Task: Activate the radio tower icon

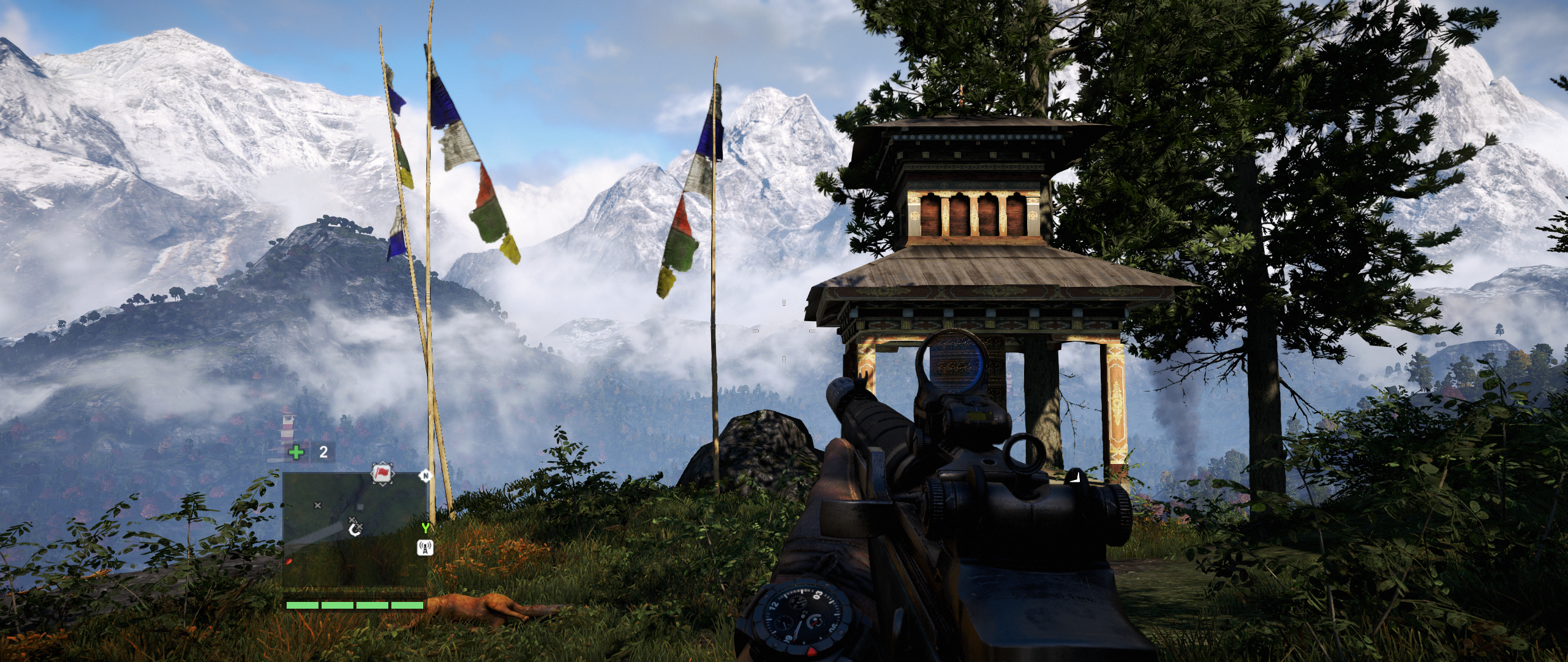Action: pos(425,547)
